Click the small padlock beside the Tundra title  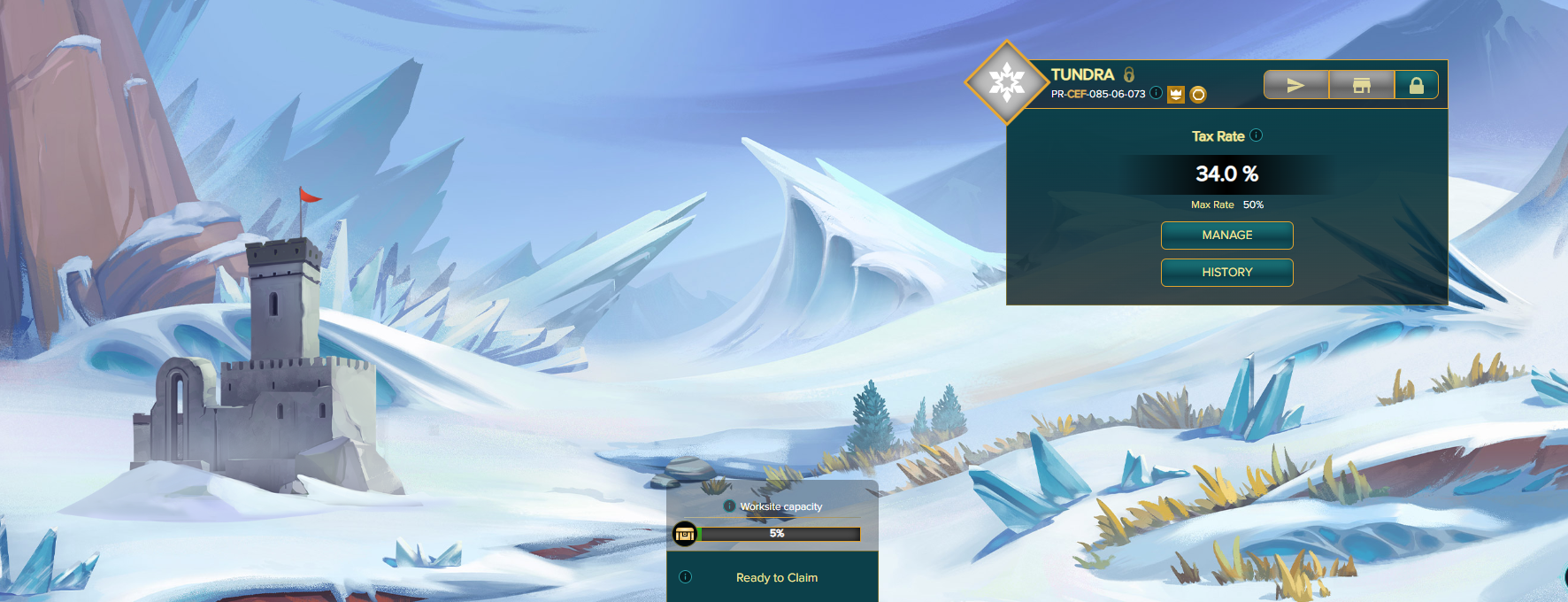(x=1129, y=74)
